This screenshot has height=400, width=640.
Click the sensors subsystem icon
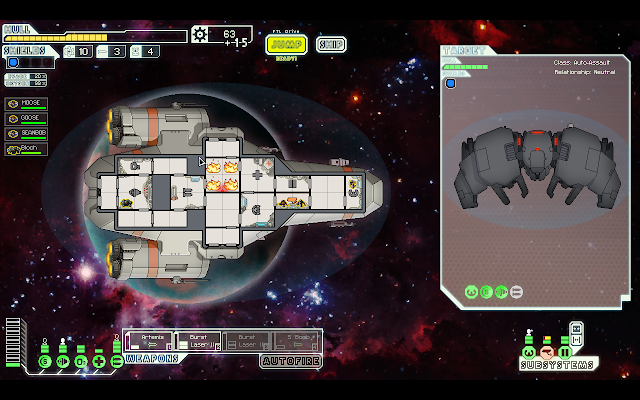point(546,352)
